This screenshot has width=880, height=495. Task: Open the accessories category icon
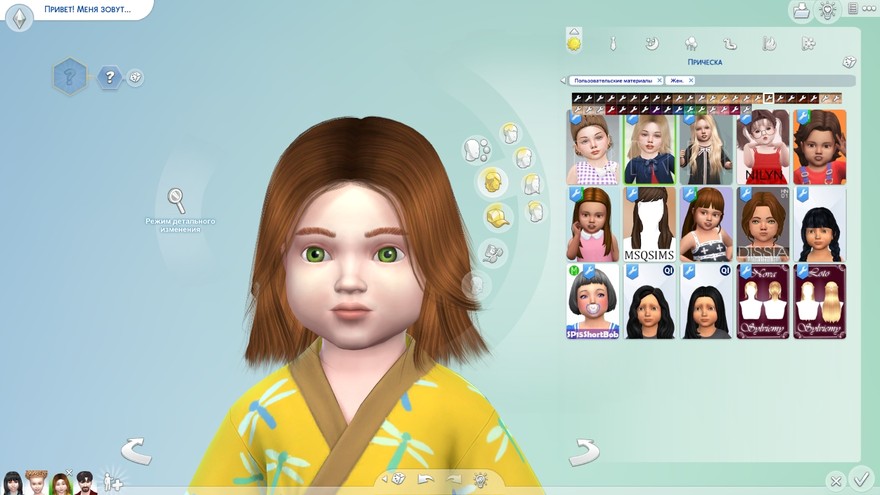click(x=493, y=252)
